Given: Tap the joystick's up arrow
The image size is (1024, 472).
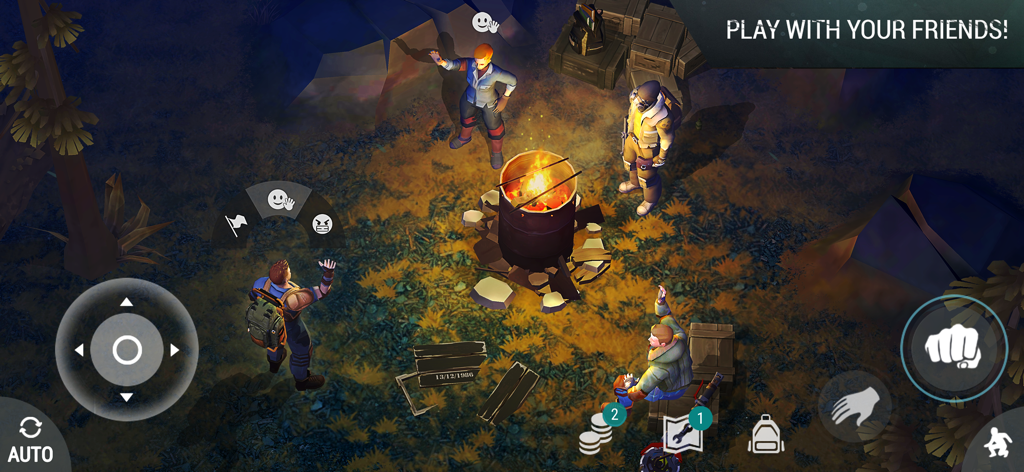Looking at the screenshot, I should (126, 302).
